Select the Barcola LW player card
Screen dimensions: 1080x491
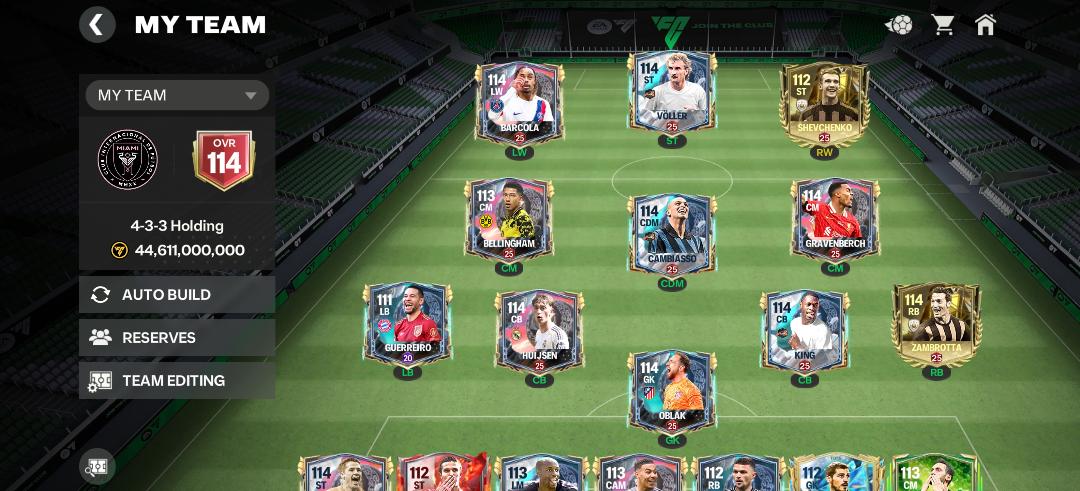(519, 105)
